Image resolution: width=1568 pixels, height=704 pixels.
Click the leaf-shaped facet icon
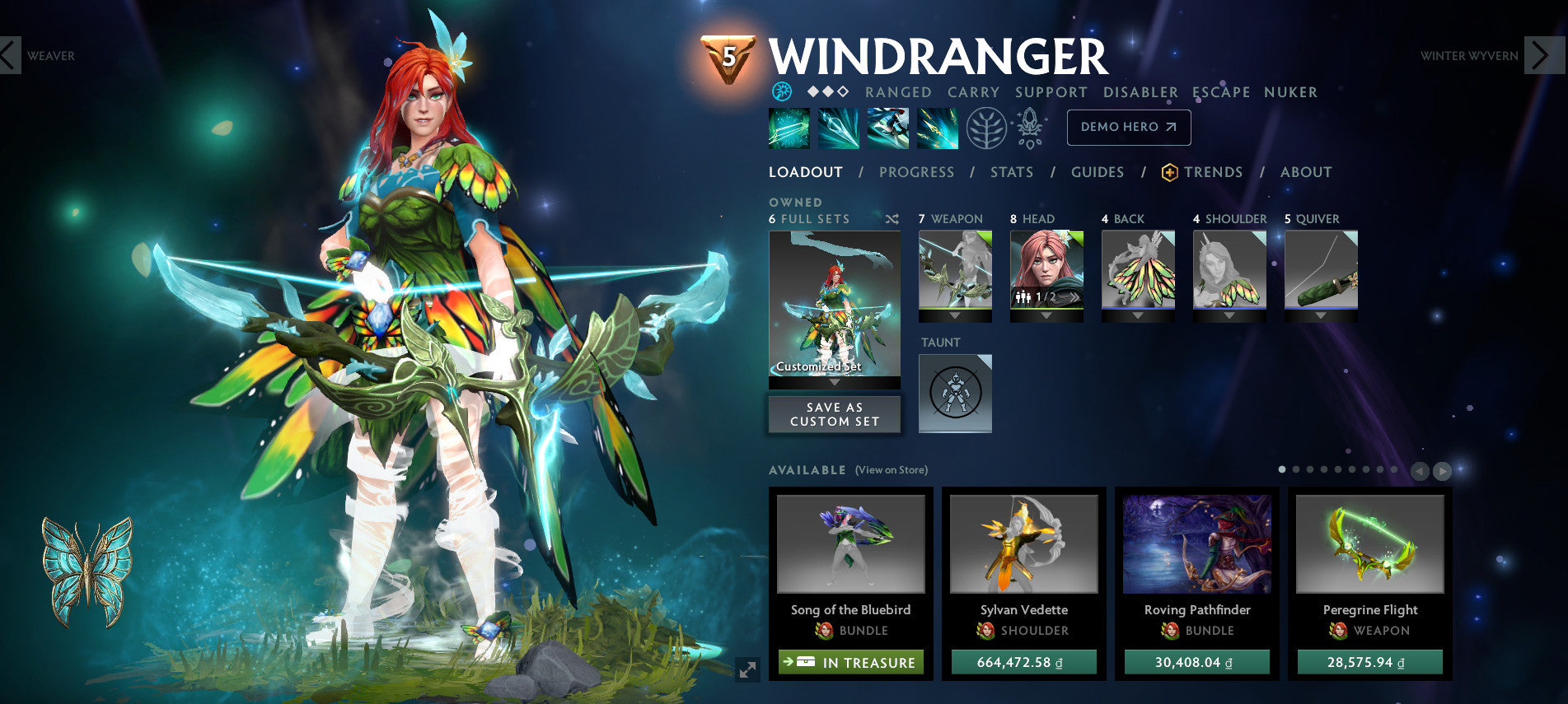[986, 130]
